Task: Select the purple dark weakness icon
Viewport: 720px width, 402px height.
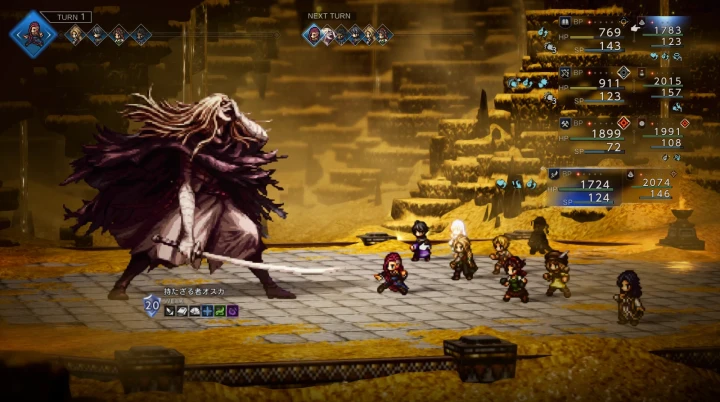Action: [x=232, y=311]
